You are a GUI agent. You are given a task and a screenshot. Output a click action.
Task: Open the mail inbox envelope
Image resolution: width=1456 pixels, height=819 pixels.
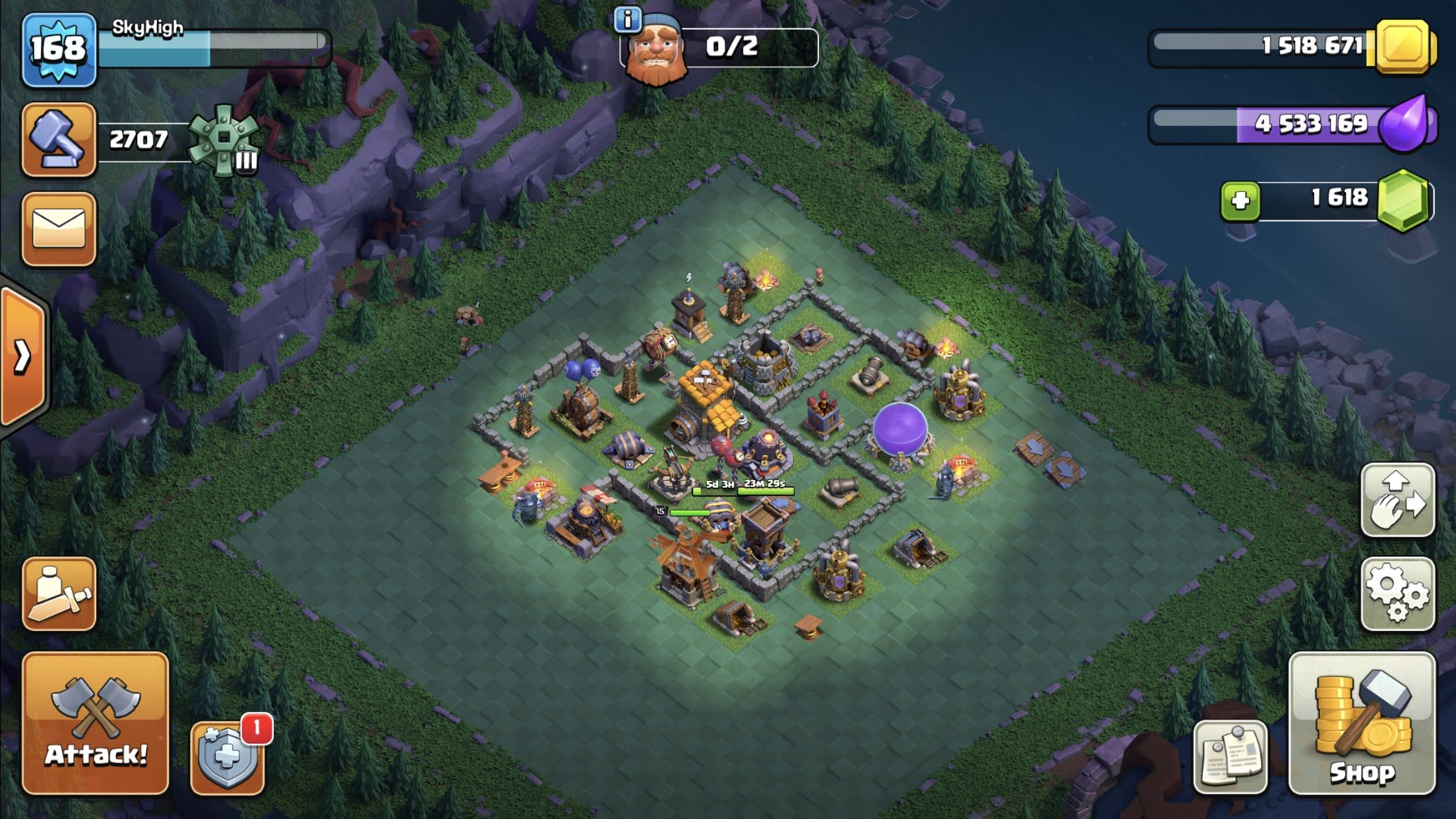[x=59, y=229]
